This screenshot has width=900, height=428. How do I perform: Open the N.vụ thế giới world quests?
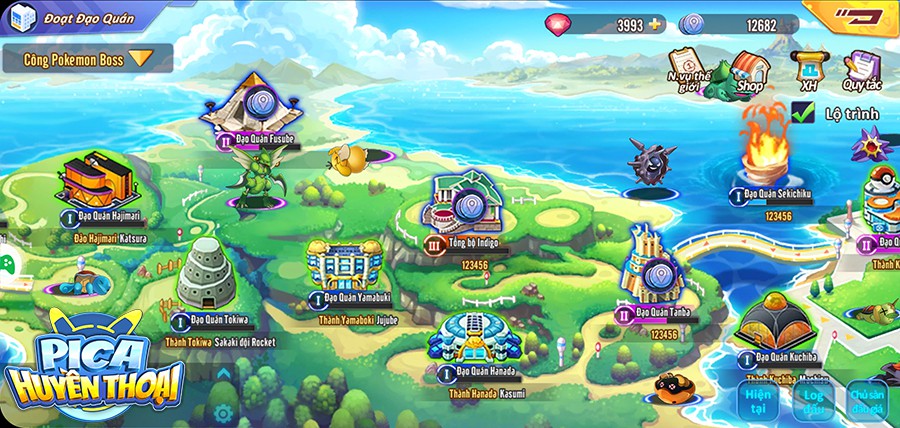689,68
